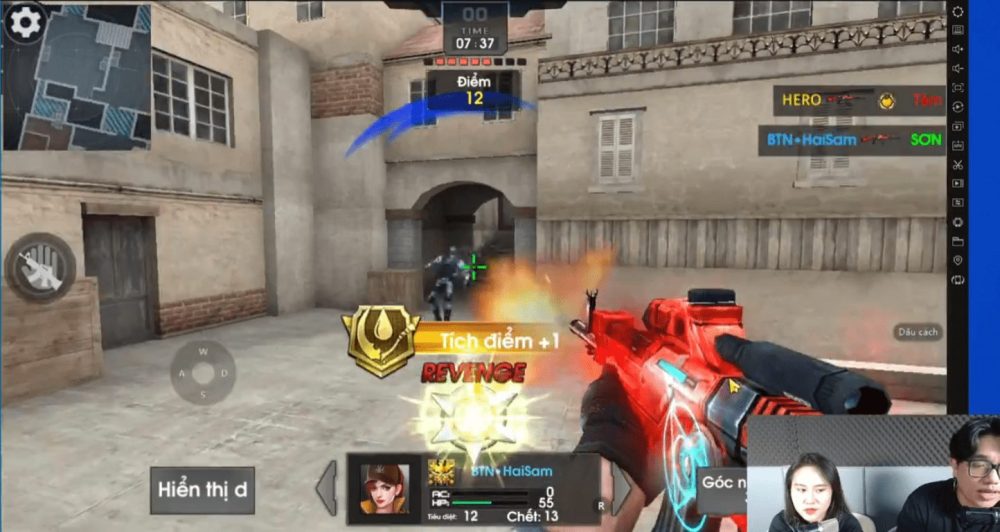
Task: Click the BTN•HaiSam kill feed entry
Action: (x=851, y=140)
